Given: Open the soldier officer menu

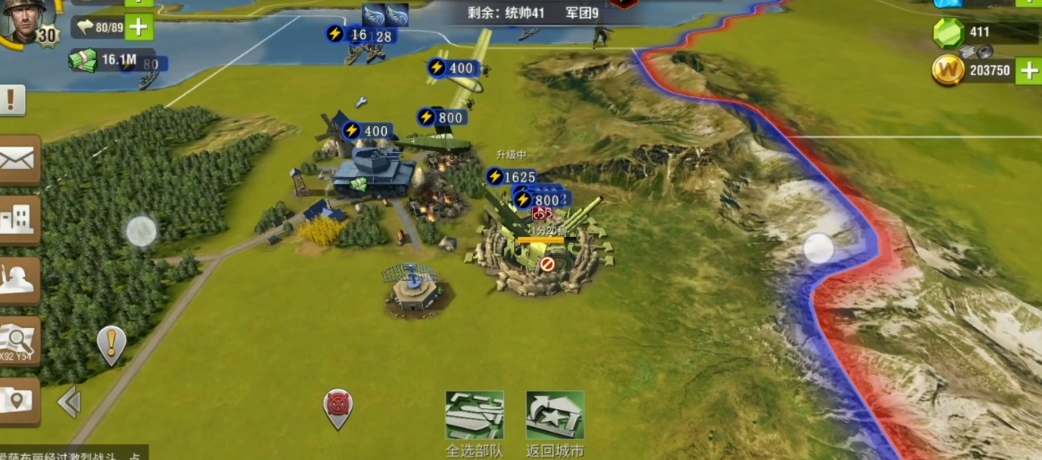Looking at the screenshot, I should click(18, 280).
